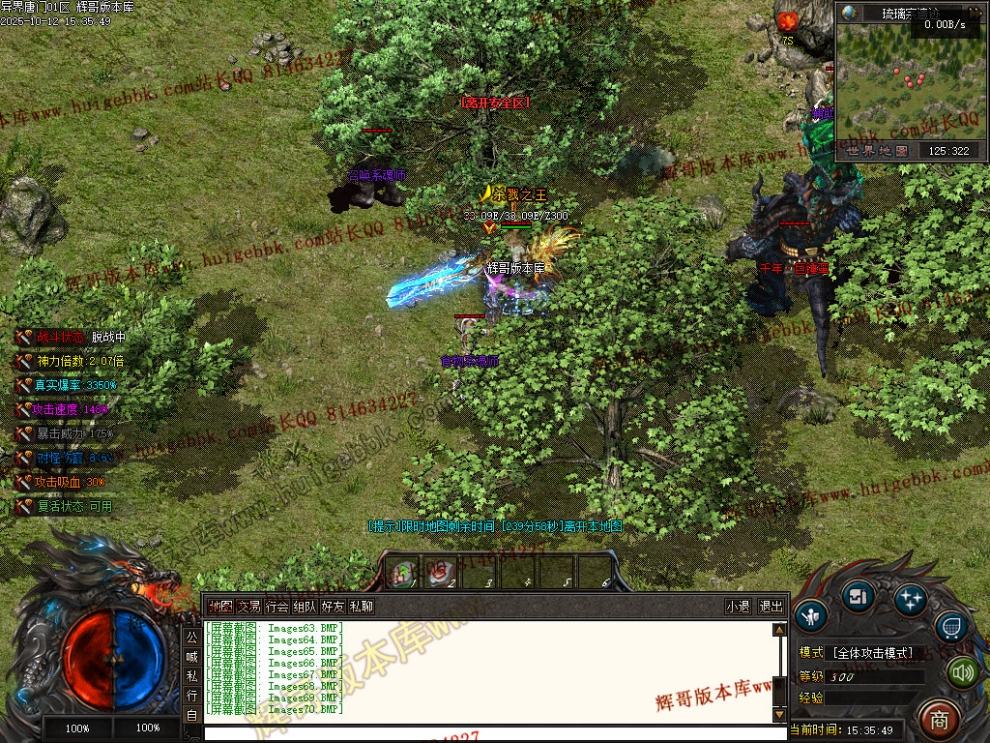Open the sparkle stars skill icon
Image resolution: width=990 pixels, height=743 pixels.
910,599
